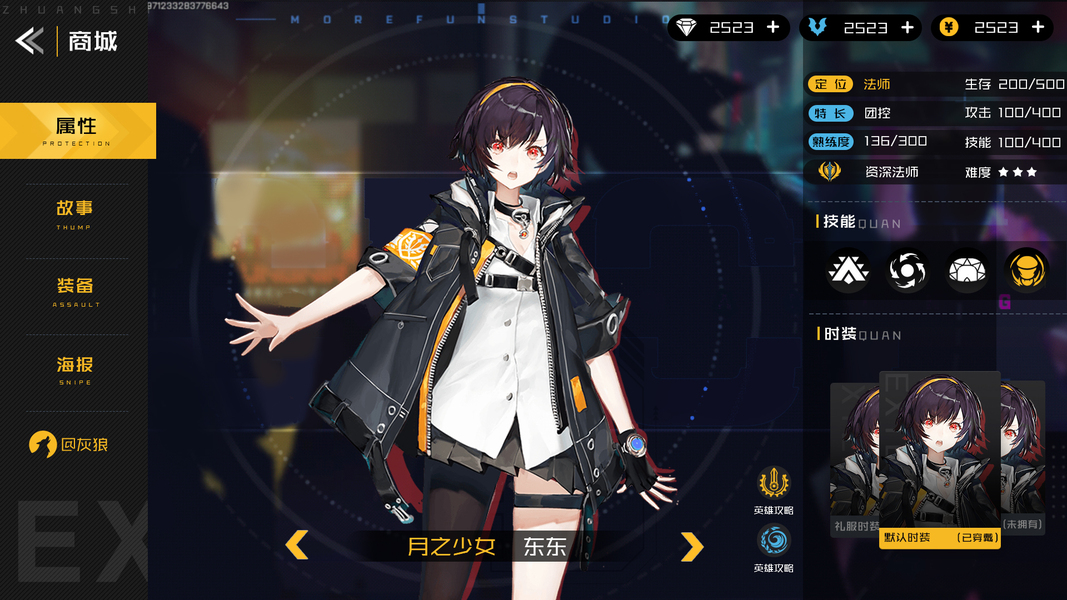Click the 回灰狼 button
This screenshot has height=600, width=1067.
click(68, 445)
